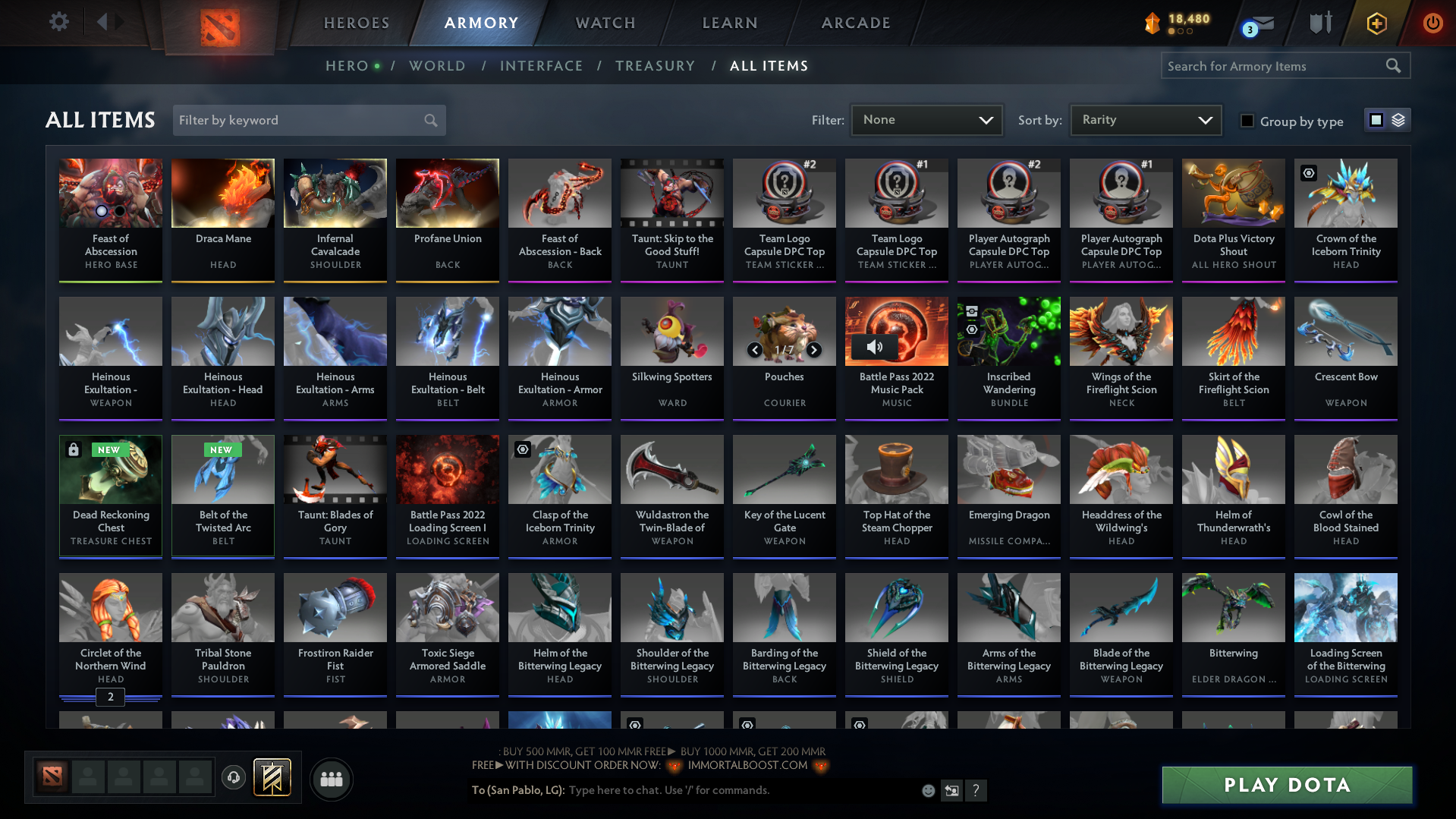Advance Pouches preview with the right chevron
This screenshot has width=1456, height=819.
pyautogui.click(x=813, y=350)
